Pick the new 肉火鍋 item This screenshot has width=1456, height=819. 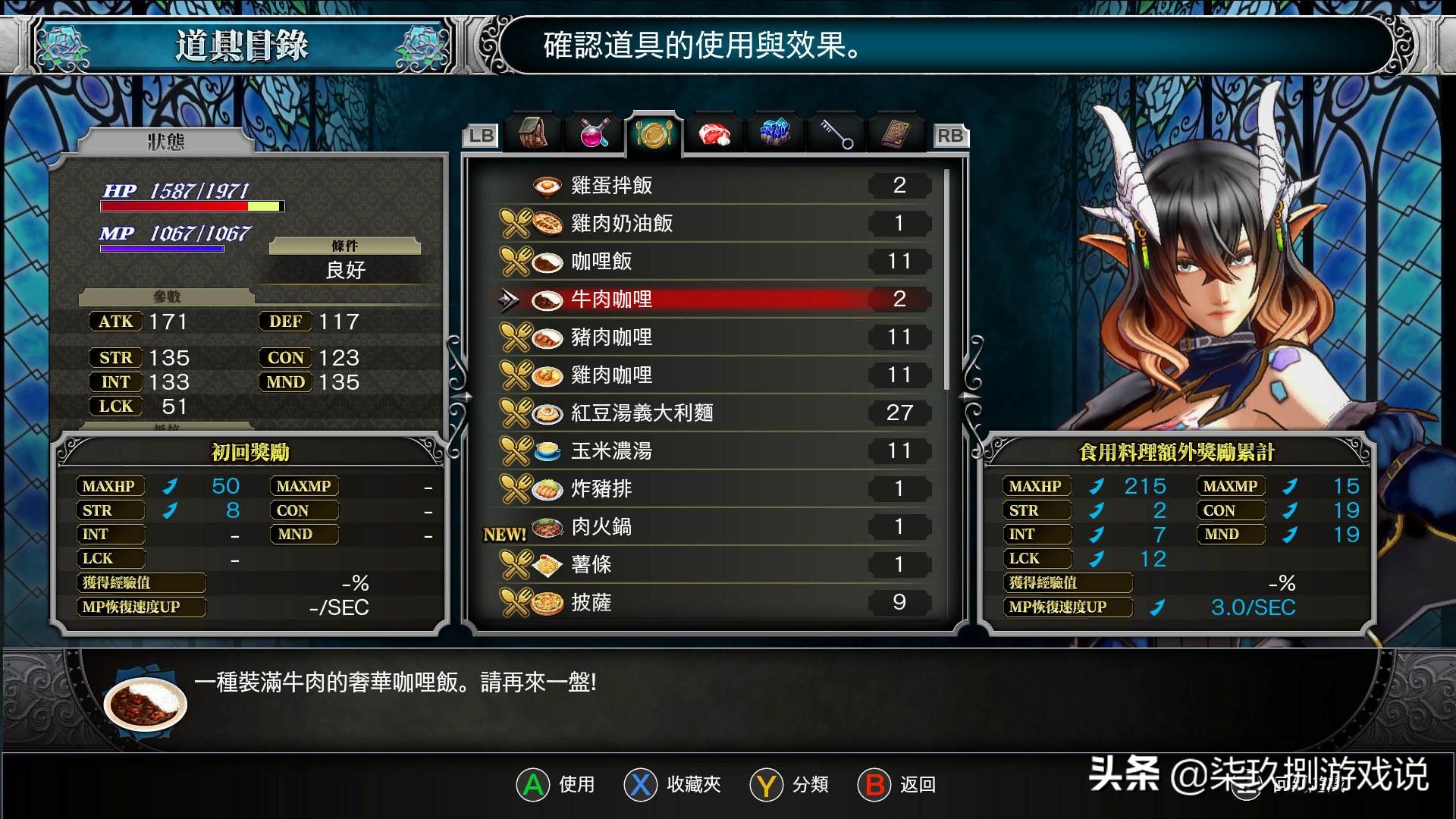coord(713,526)
